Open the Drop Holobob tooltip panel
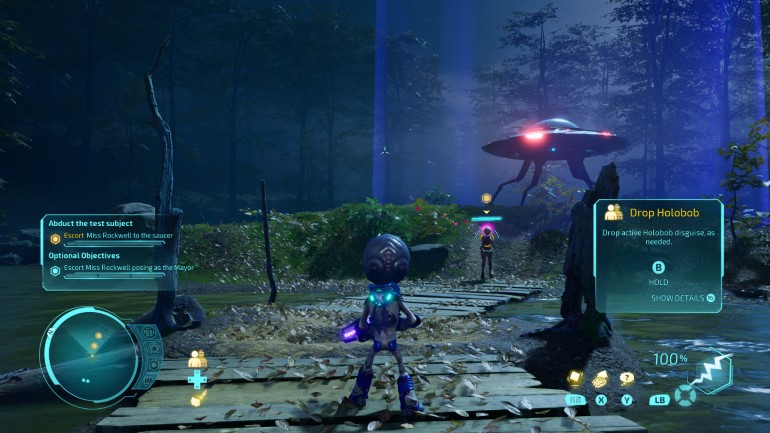This screenshot has height=433, width=770. (658, 255)
